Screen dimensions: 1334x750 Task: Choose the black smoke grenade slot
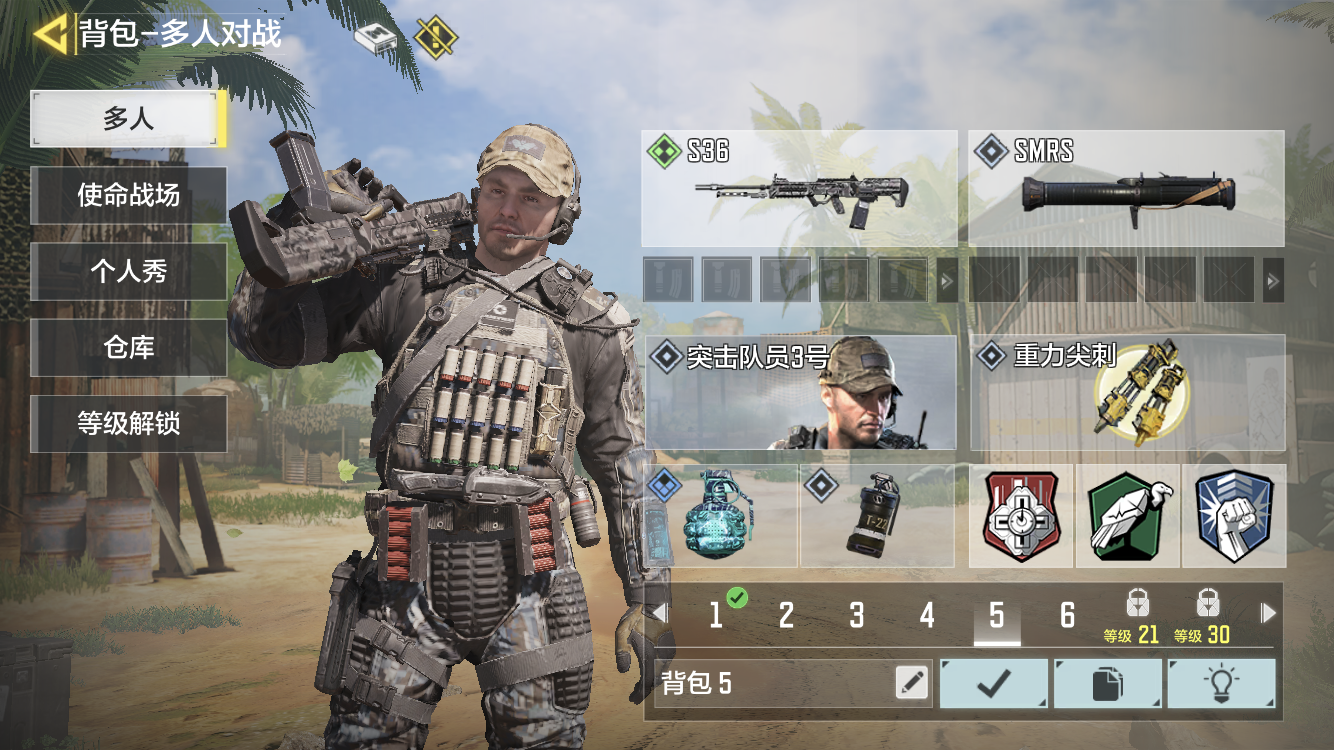877,516
